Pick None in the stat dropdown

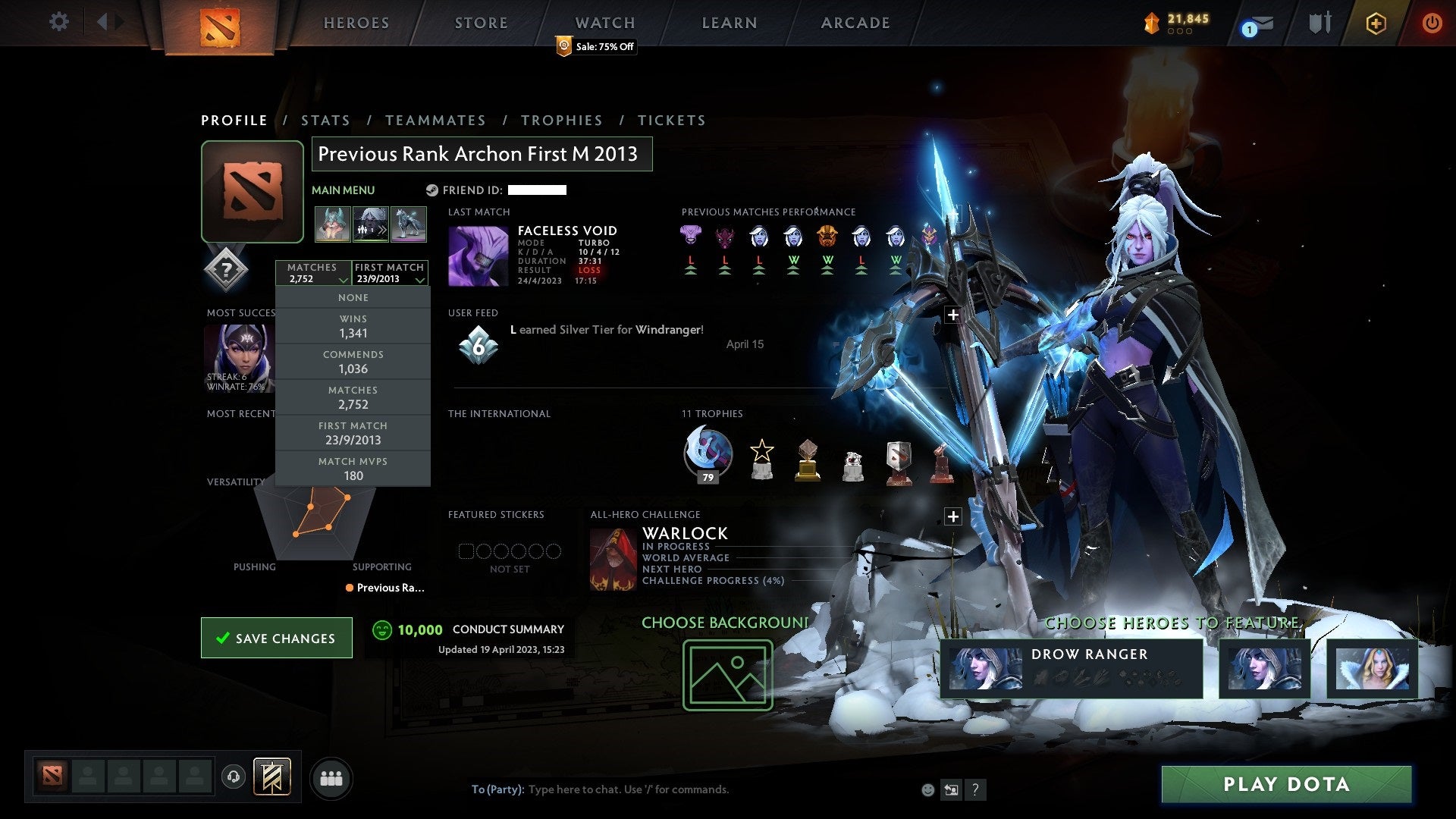[x=353, y=298]
